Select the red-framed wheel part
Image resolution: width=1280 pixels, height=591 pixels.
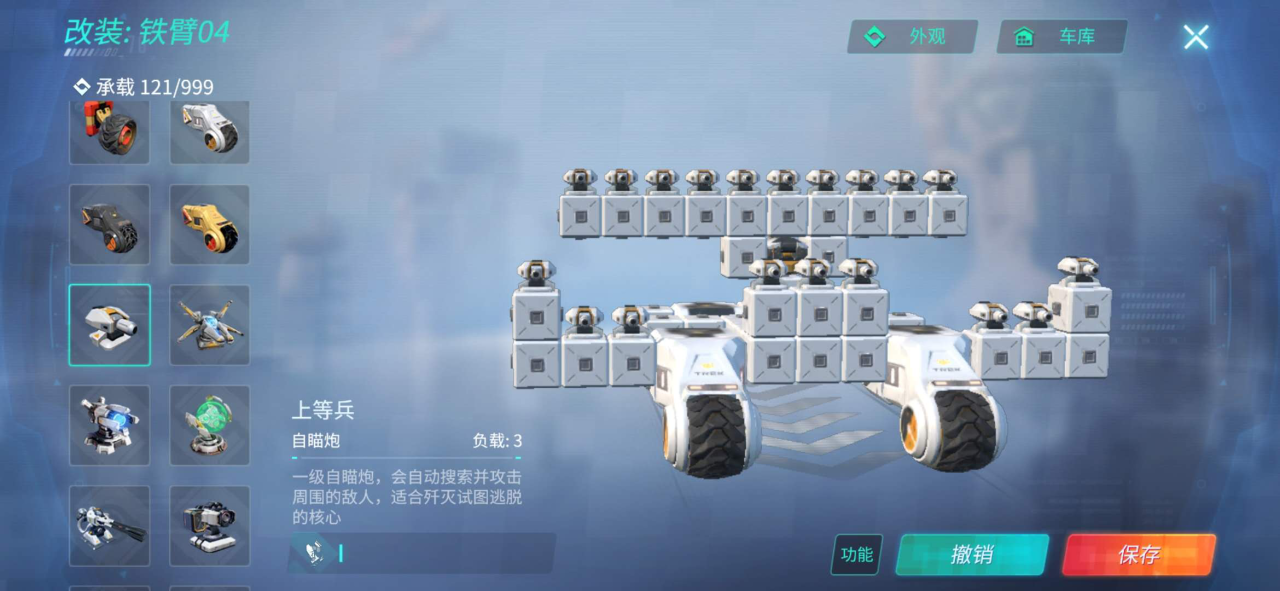[x=109, y=130]
